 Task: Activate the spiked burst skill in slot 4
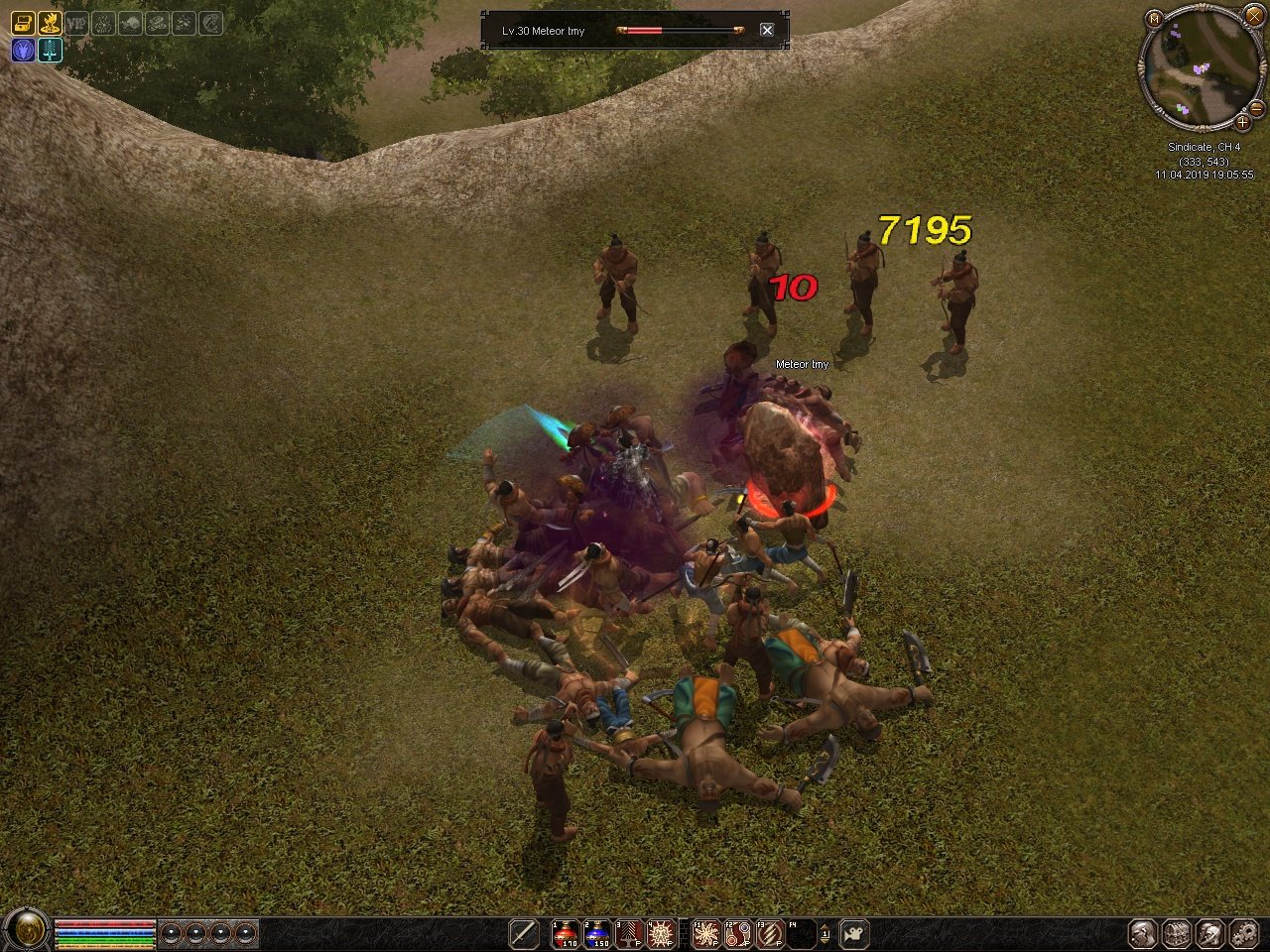tap(661, 933)
